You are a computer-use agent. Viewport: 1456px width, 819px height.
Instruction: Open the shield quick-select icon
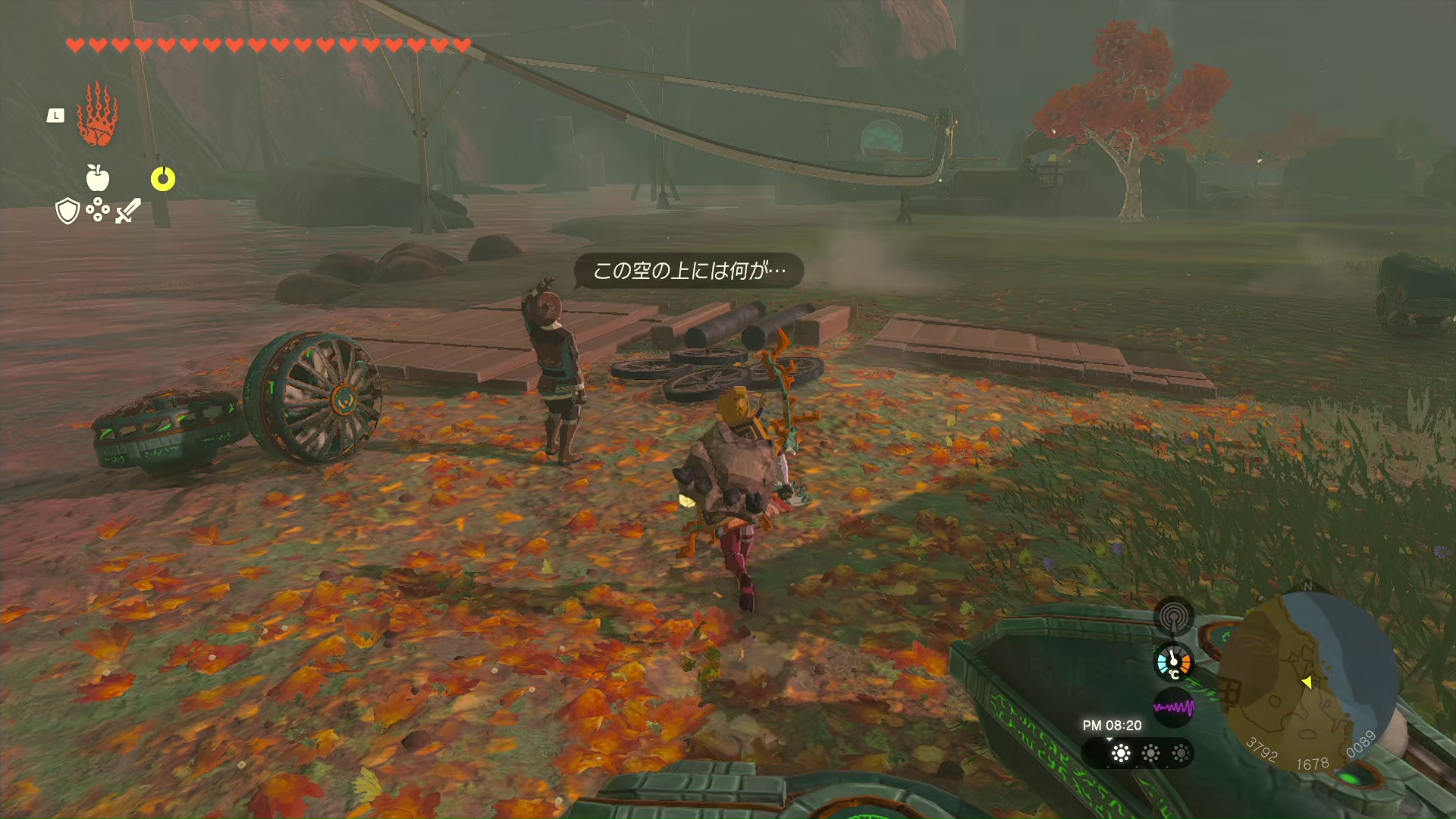[68, 211]
